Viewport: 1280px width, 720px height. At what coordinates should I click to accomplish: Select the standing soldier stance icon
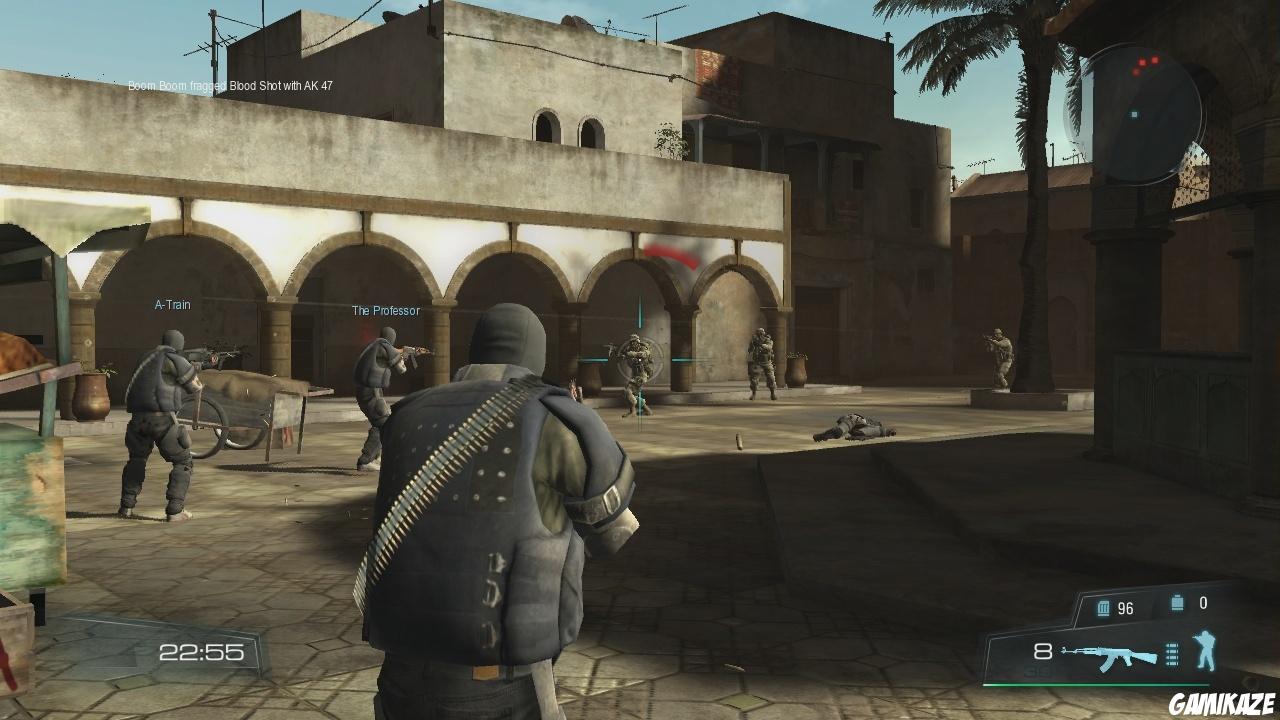(x=1205, y=650)
